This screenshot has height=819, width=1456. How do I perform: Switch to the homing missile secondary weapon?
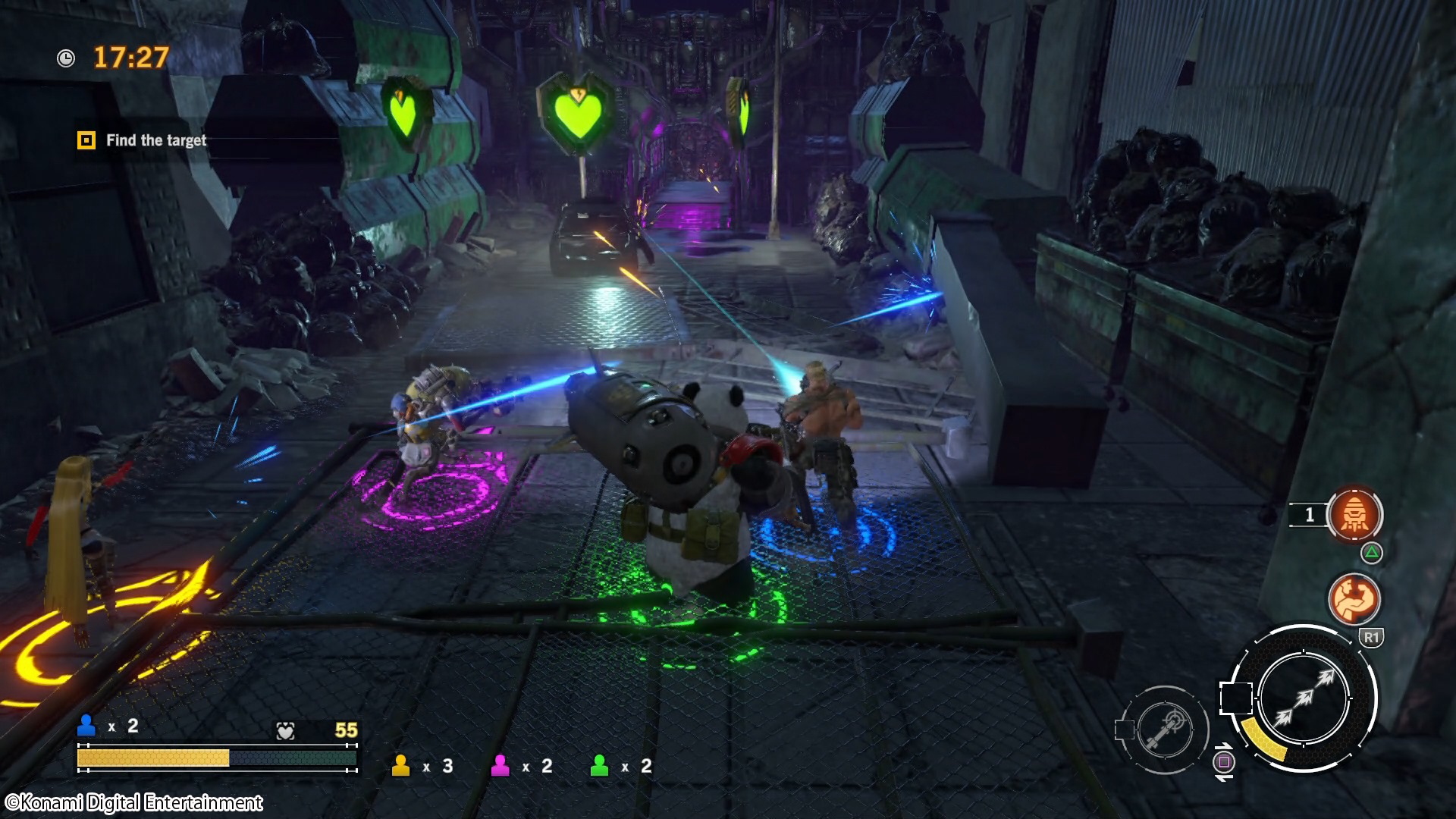[x=1166, y=730]
